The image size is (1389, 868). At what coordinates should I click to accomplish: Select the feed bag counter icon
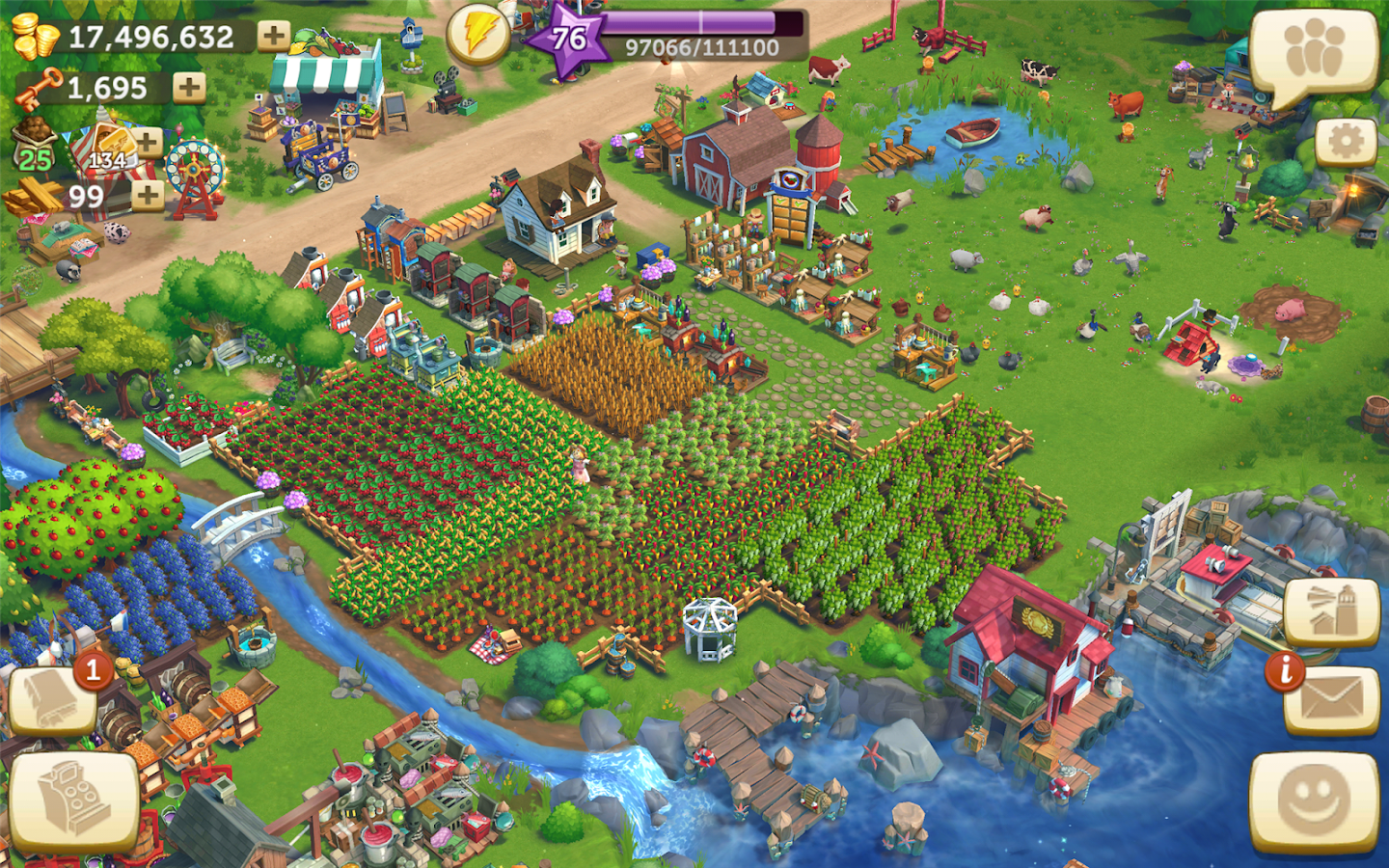click(x=37, y=145)
